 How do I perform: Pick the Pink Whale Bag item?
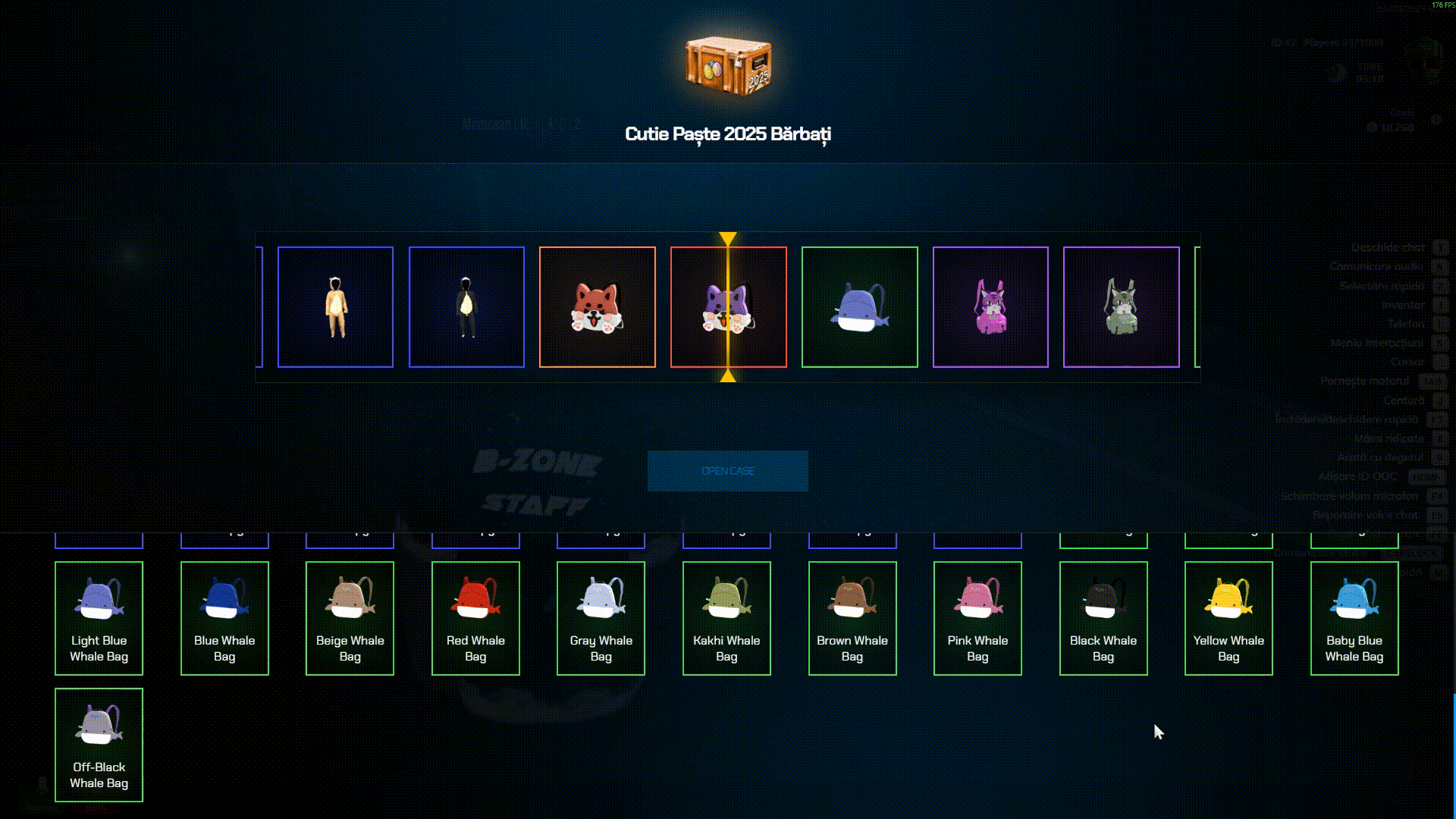coord(977,618)
